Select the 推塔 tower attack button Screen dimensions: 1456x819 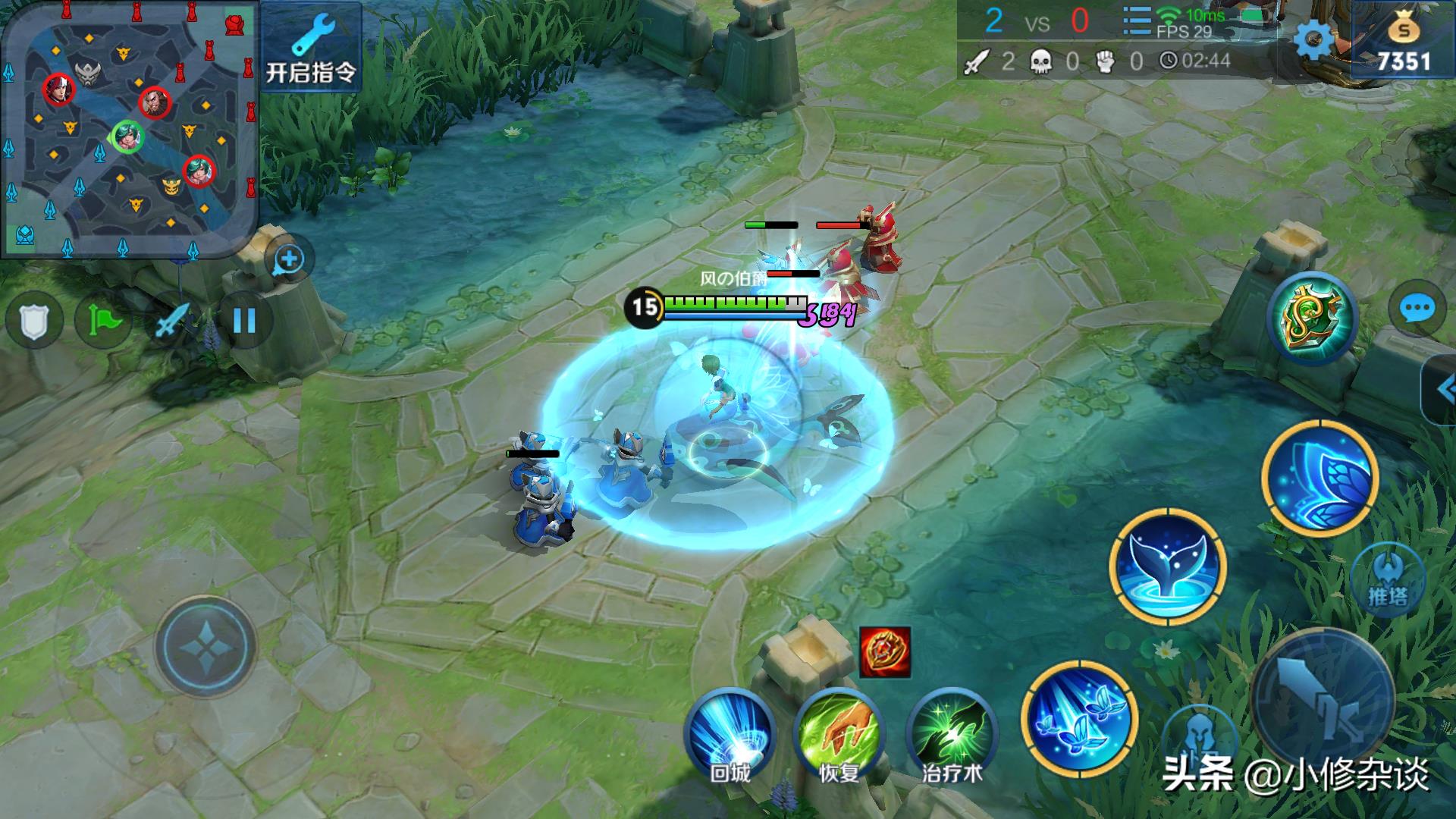1388,580
